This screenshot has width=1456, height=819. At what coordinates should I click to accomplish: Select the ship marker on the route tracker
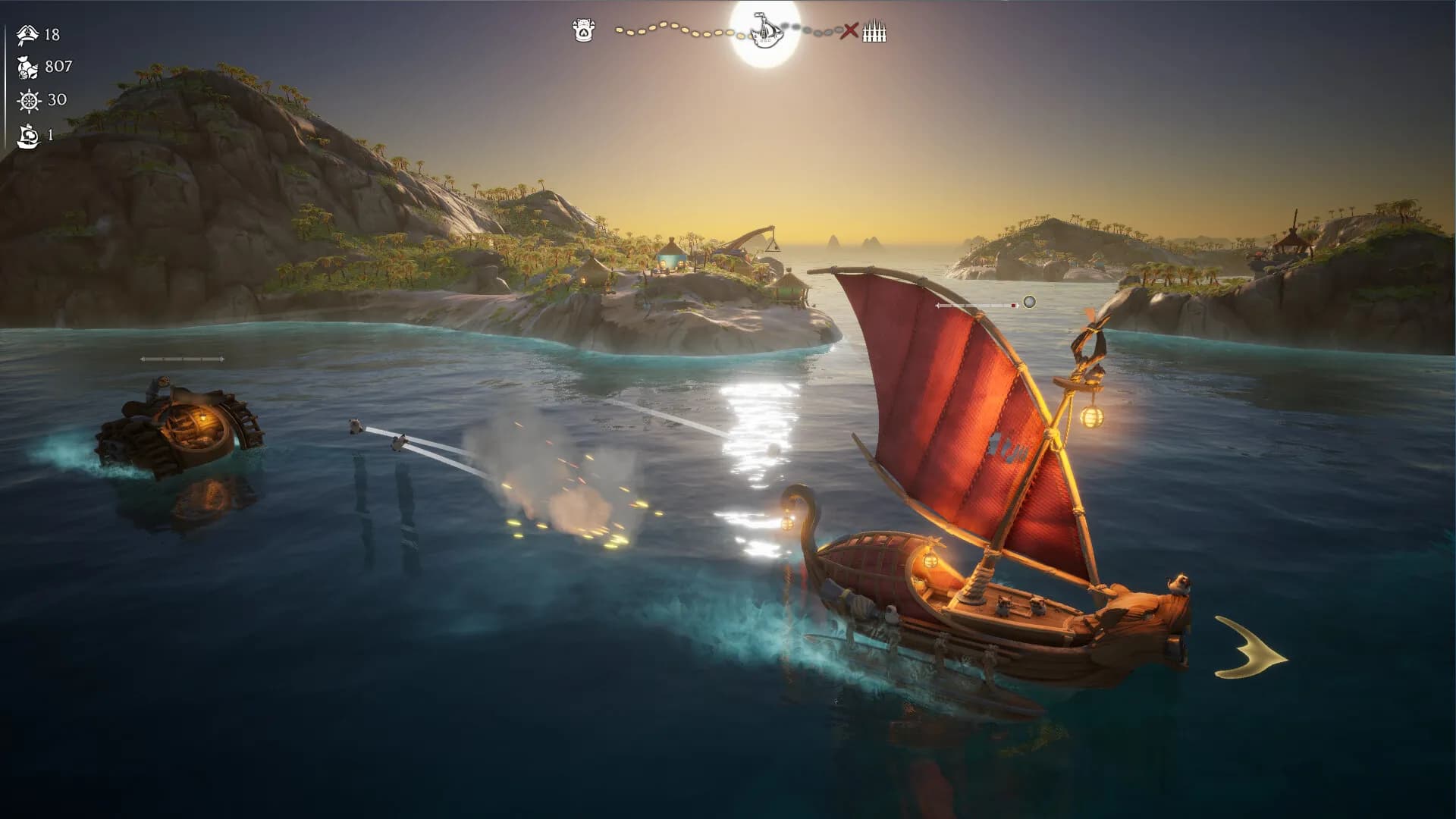pyautogui.click(x=766, y=30)
